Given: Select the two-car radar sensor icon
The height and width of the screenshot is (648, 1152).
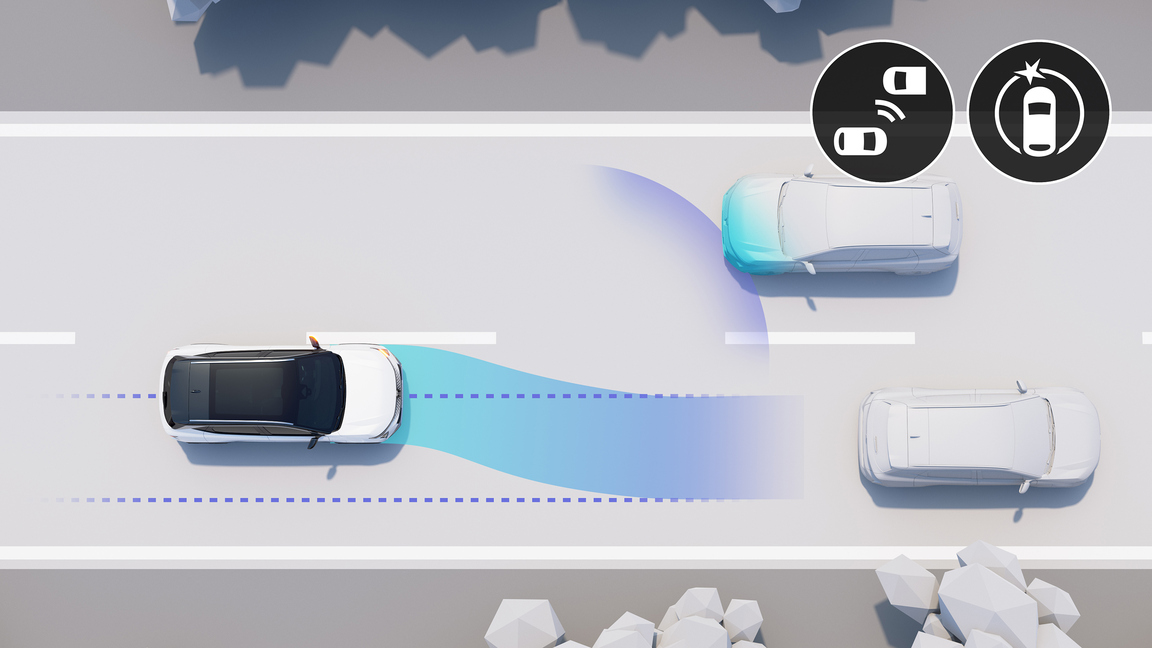Looking at the screenshot, I should [881, 111].
